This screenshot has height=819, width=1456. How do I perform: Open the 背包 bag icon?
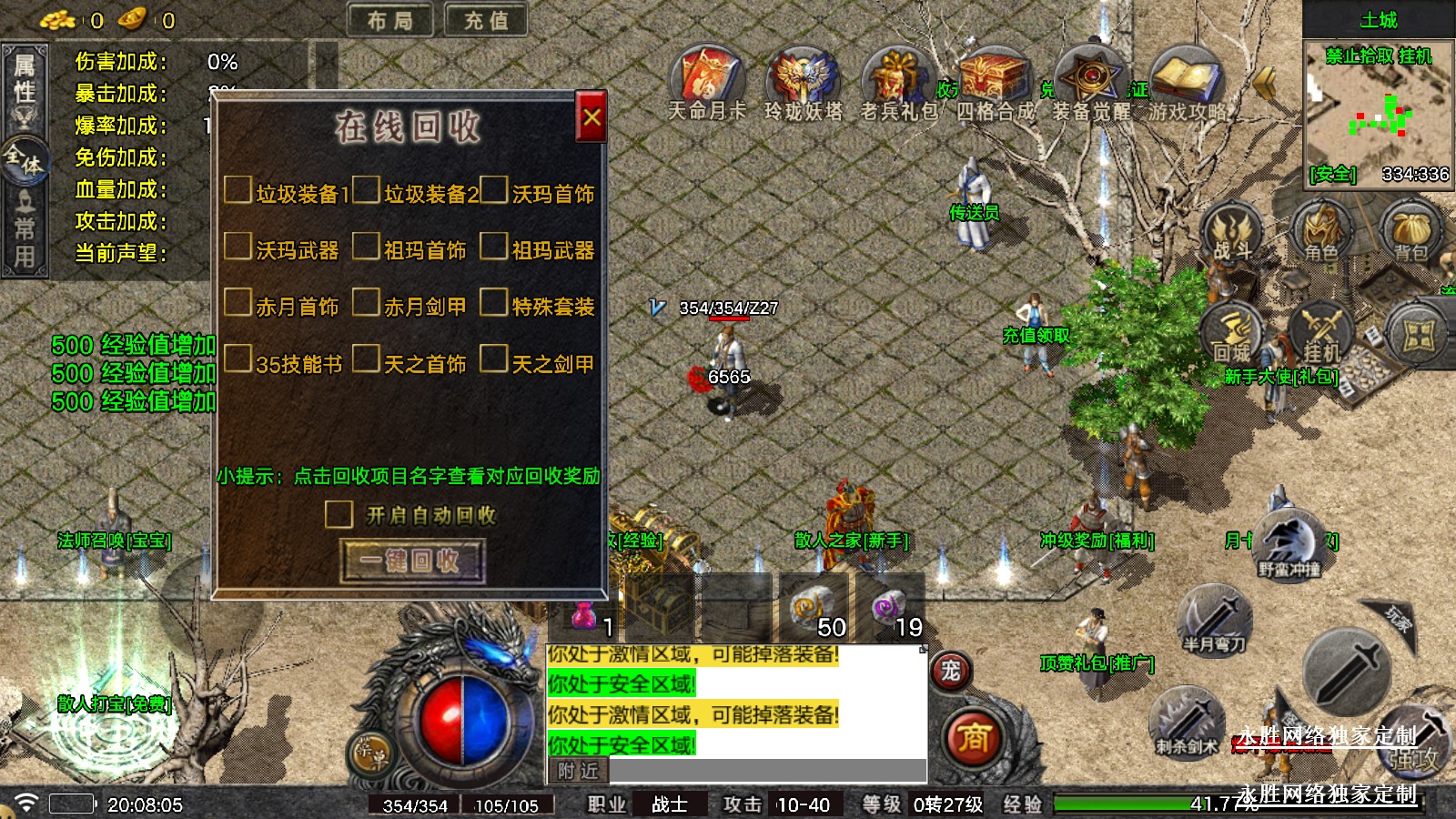[1410, 232]
